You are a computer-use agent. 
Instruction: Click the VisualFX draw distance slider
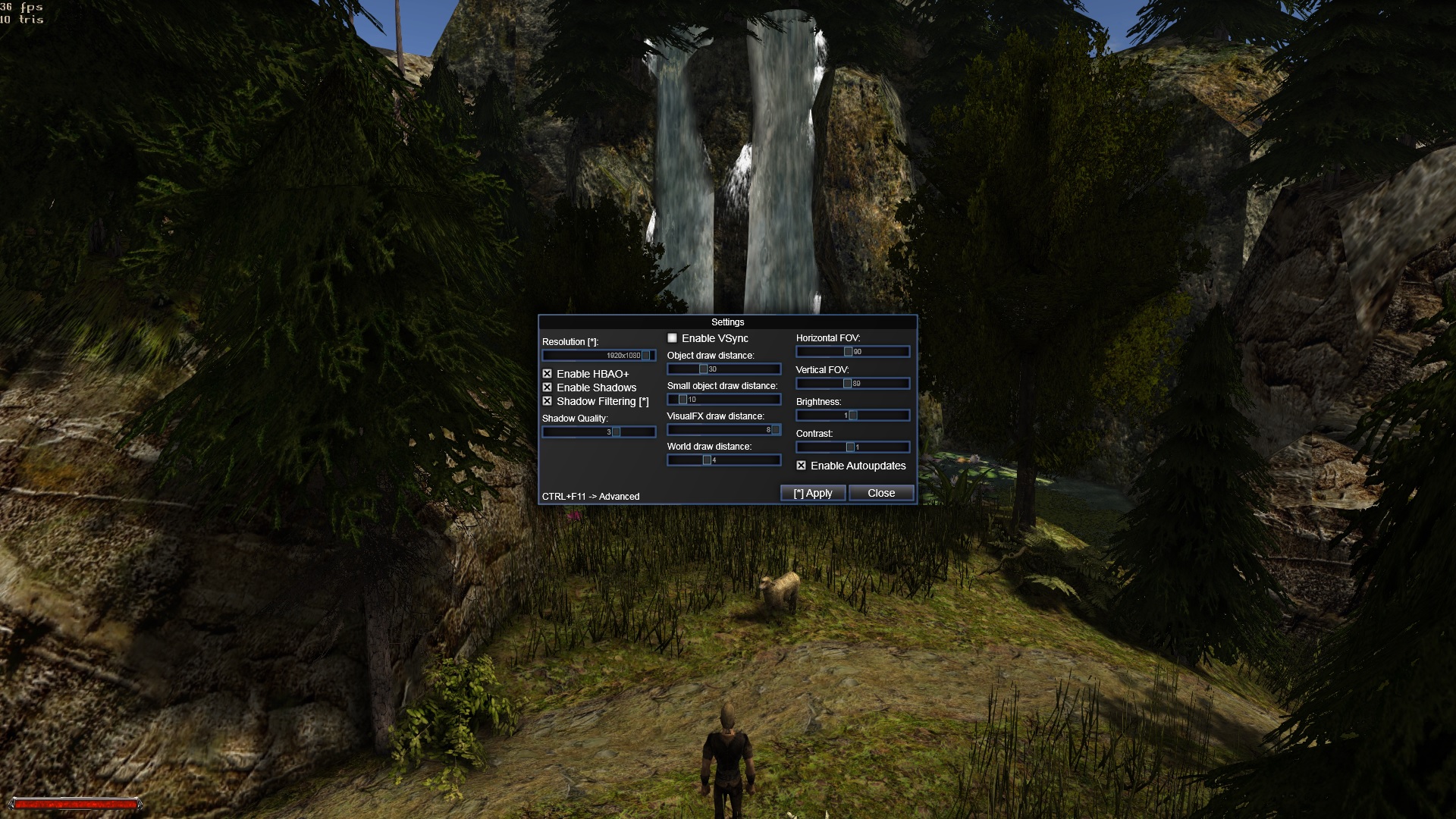(x=723, y=430)
